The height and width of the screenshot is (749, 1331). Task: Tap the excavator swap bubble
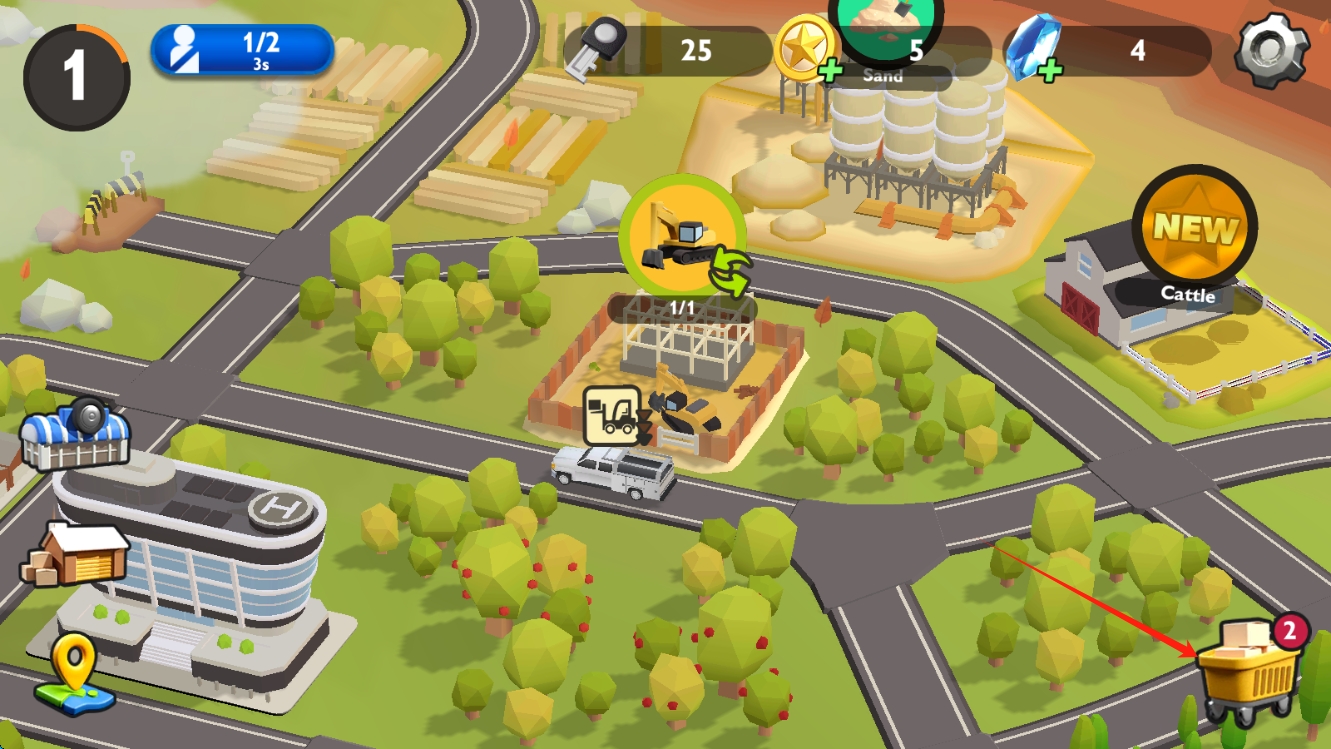pyautogui.click(x=683, y=238)
